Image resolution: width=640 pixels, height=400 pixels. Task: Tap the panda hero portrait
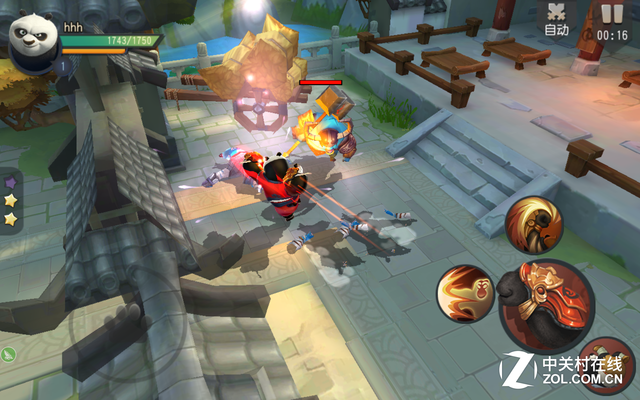[x=34, y=40]
